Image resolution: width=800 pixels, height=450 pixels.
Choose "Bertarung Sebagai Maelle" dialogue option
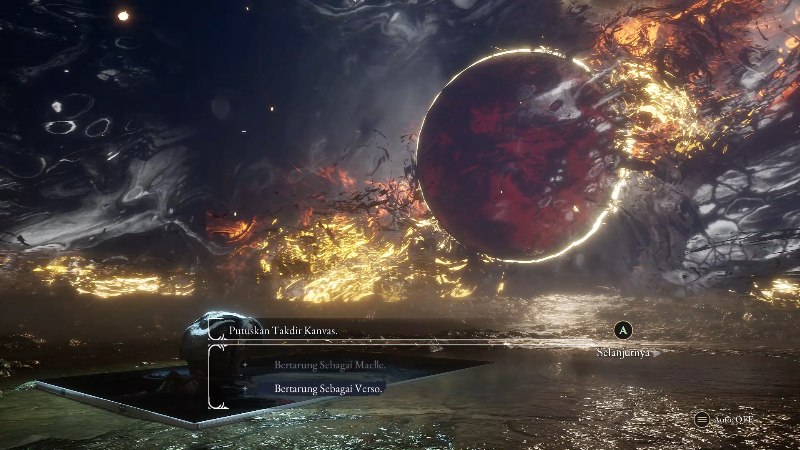tap(330, 366)
